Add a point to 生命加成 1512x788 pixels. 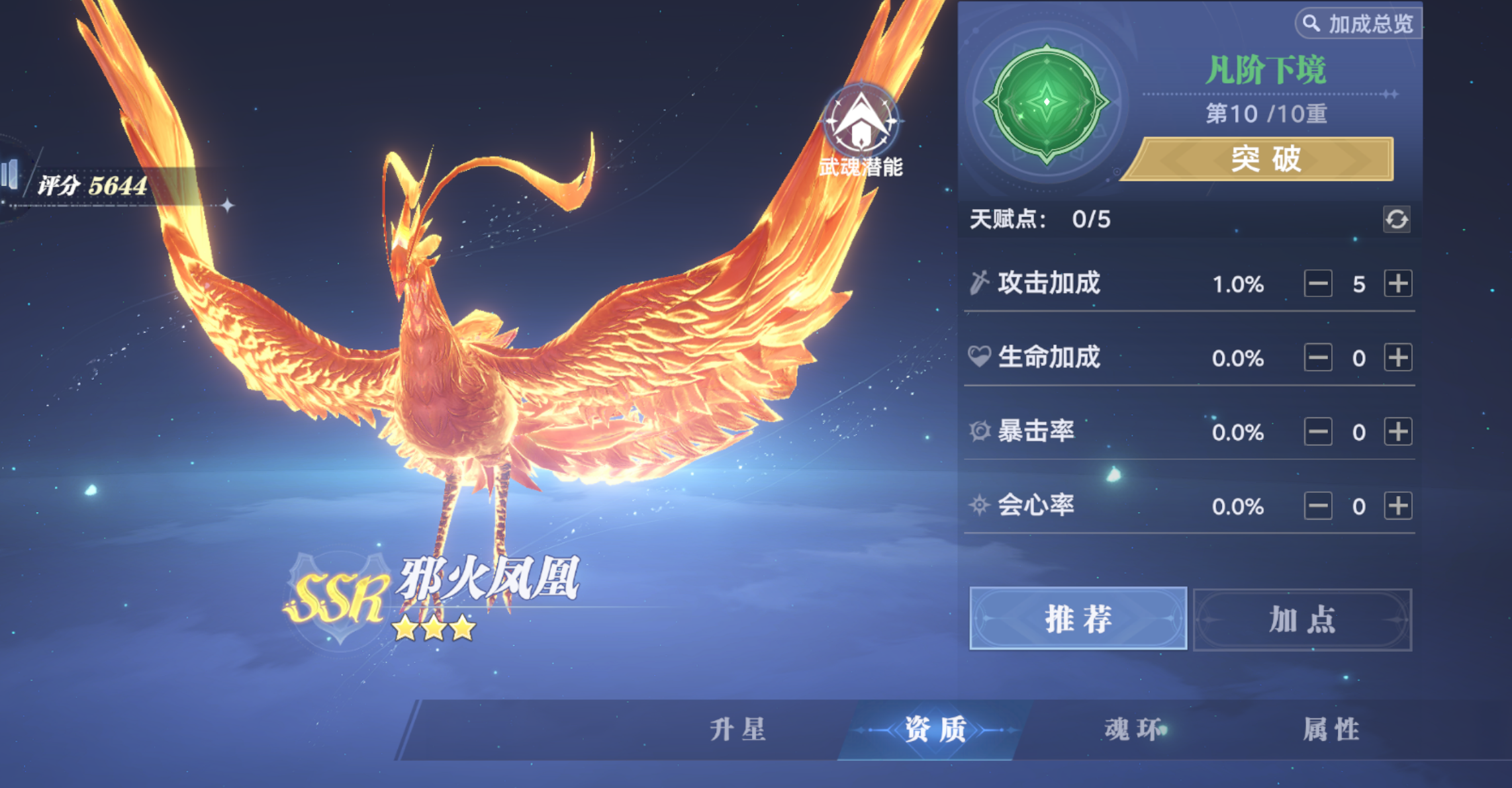point(1399,357)
